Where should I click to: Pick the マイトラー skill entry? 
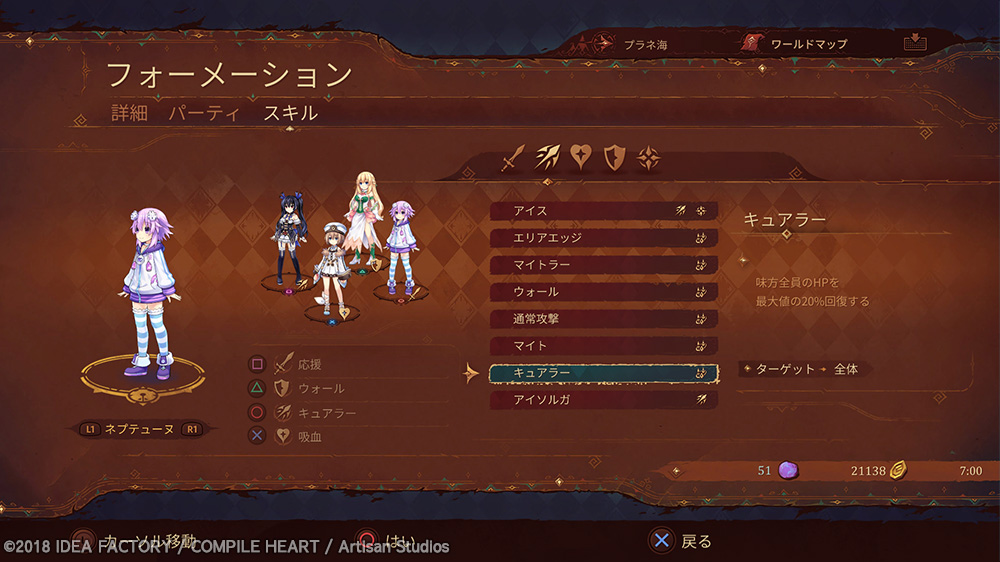pyautogui.click(x=603, y=265)
